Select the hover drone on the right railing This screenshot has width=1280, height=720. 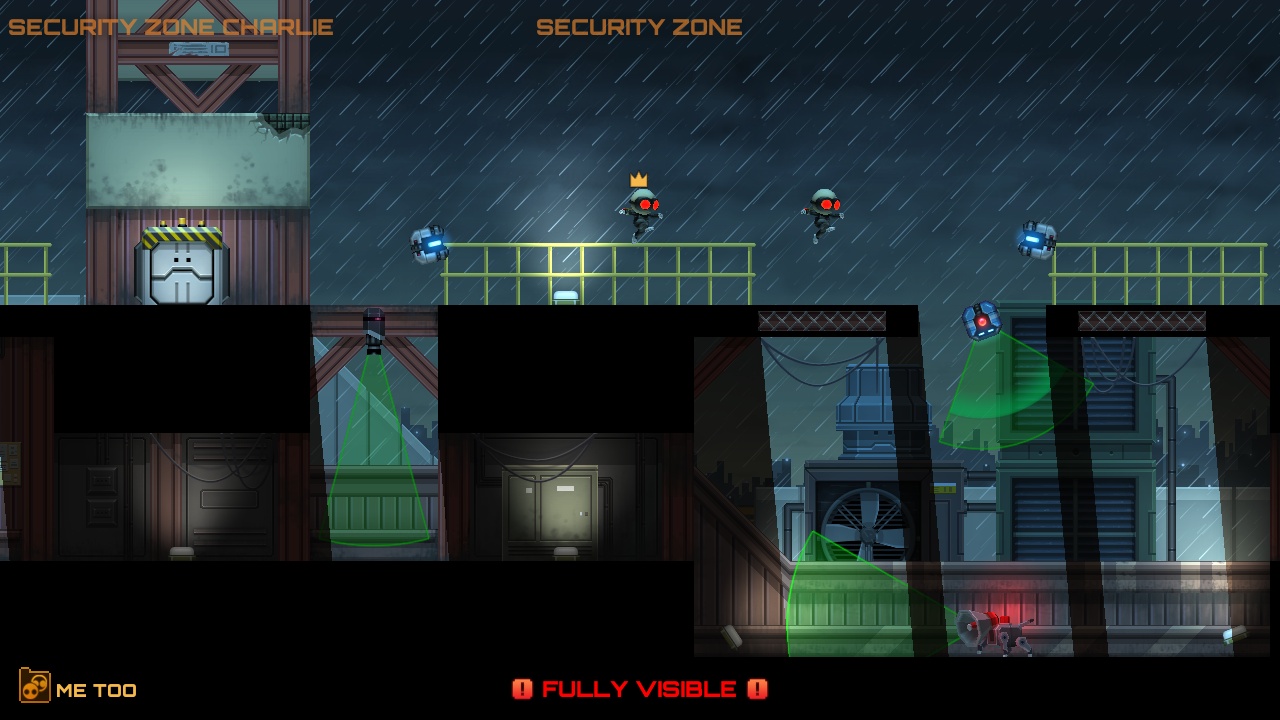1040,240
